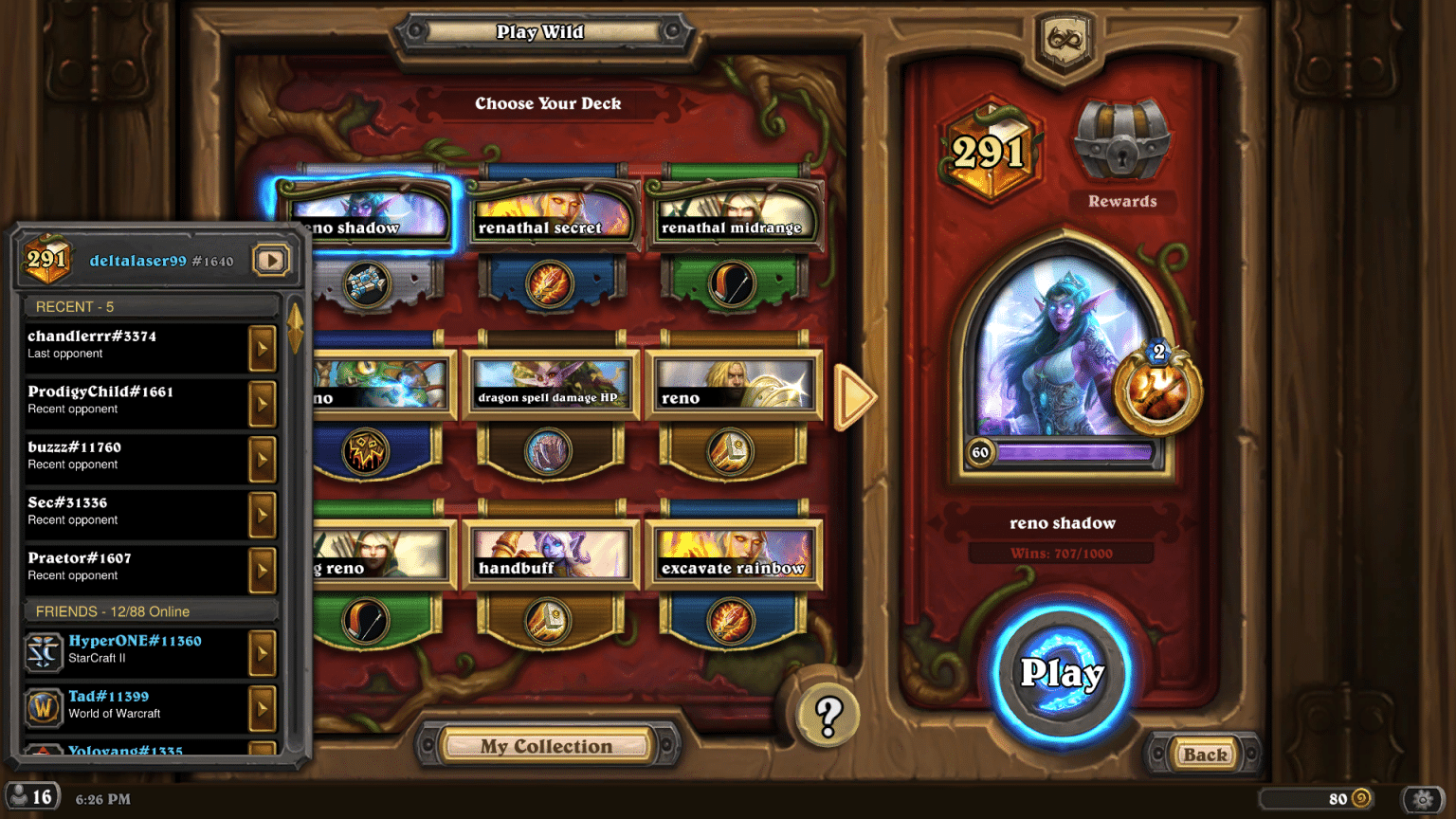
Task: Click the gold coin icon next to 80
Action: coord(1361,798)
